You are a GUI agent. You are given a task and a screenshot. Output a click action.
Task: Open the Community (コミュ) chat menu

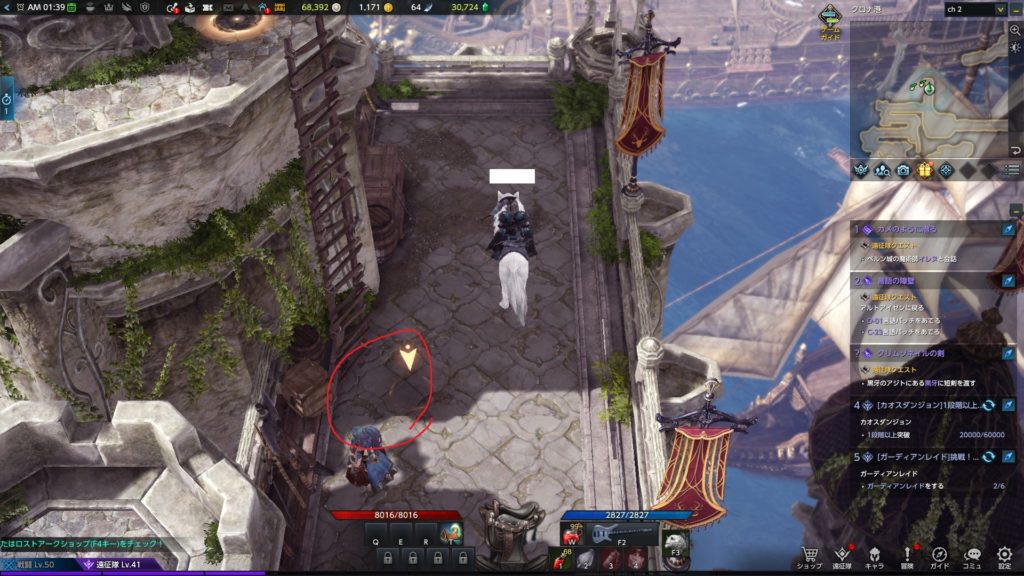972,555
